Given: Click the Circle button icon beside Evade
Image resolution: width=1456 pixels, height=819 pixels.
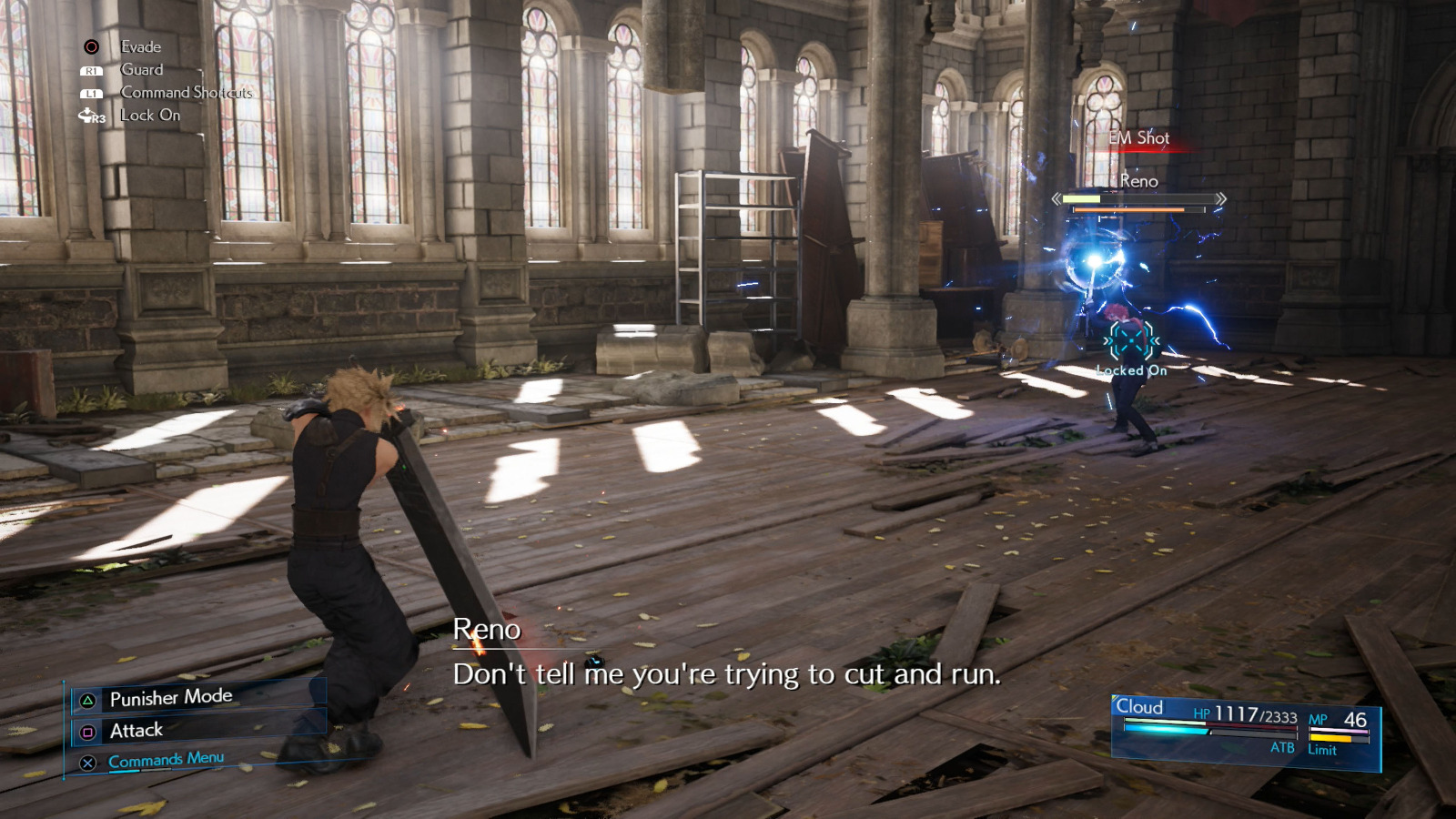Looking at the screenshot, I should tap(90, 45).
